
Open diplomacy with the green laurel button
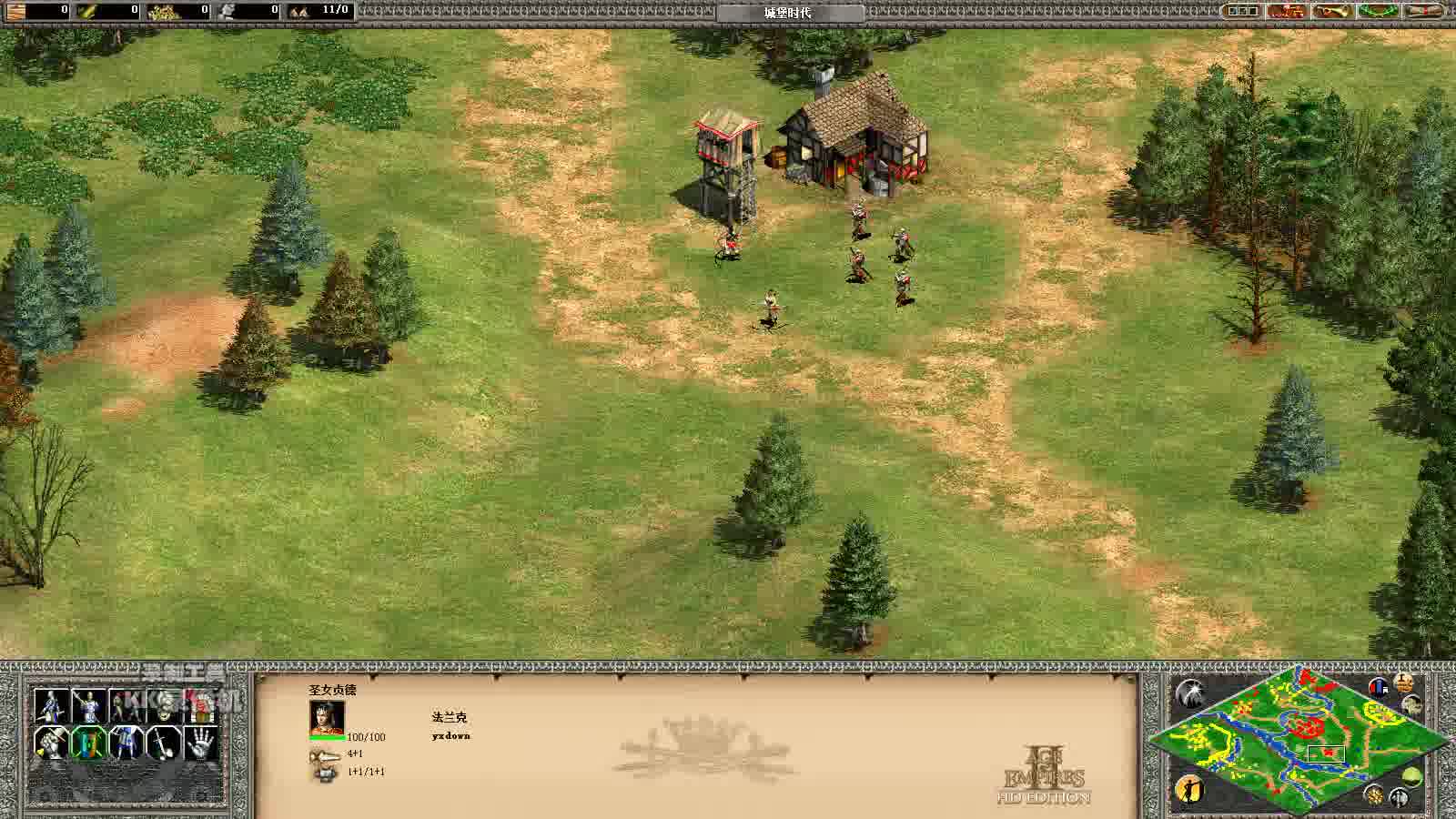[1379, 11]
